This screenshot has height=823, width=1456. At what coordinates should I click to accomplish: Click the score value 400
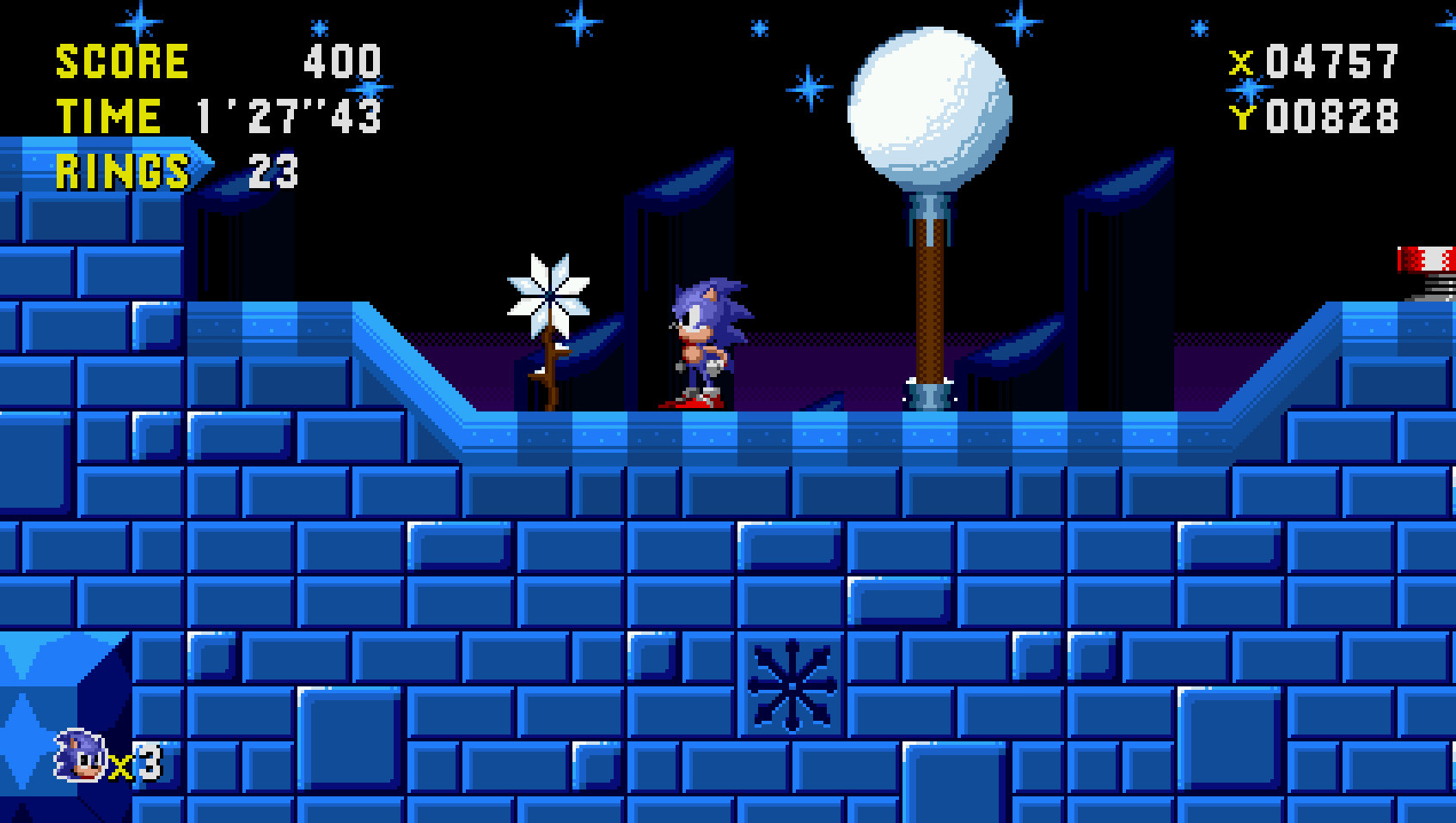coord(342,59)
